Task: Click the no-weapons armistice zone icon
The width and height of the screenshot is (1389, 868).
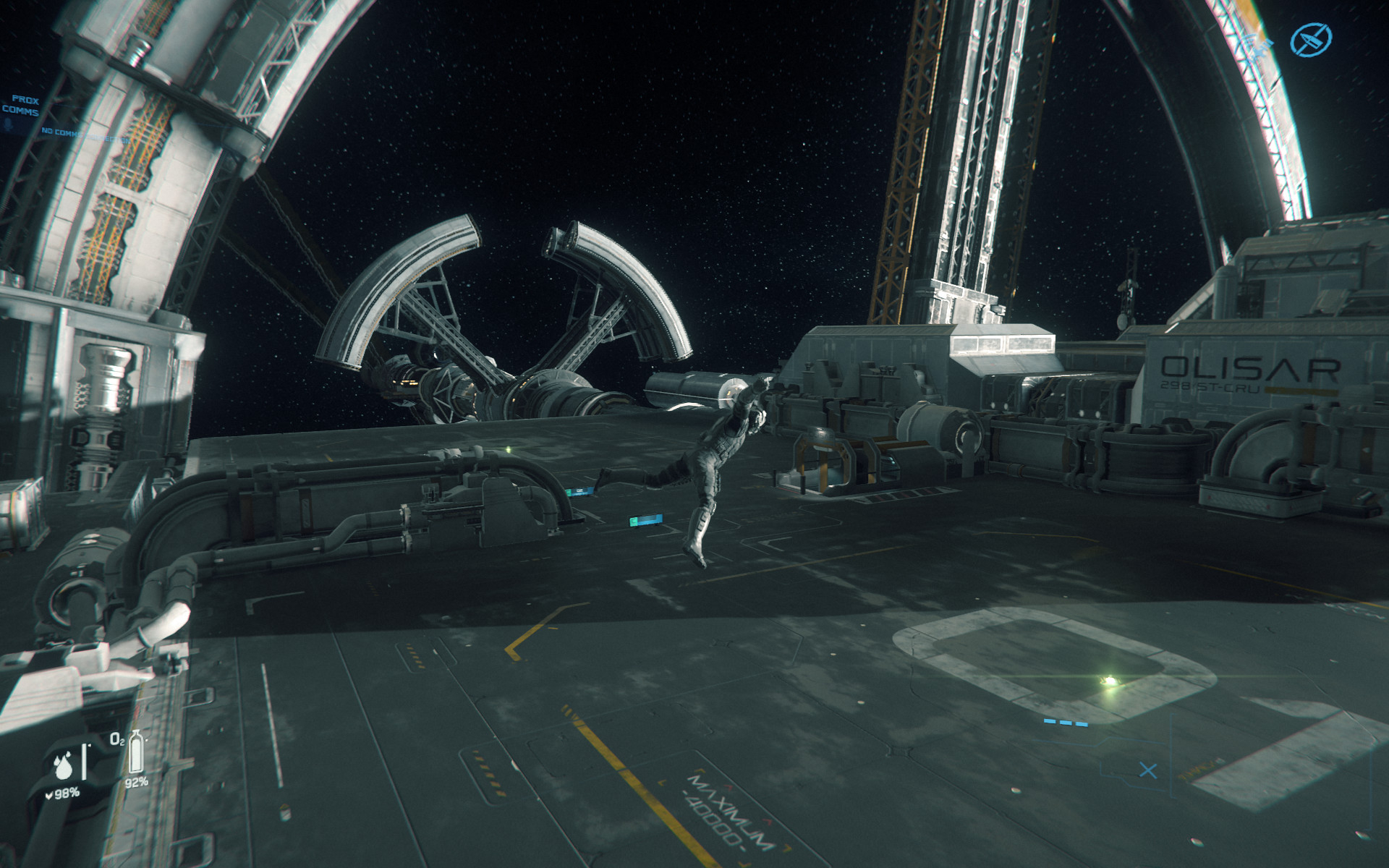Action: (x=1311, y=38)
